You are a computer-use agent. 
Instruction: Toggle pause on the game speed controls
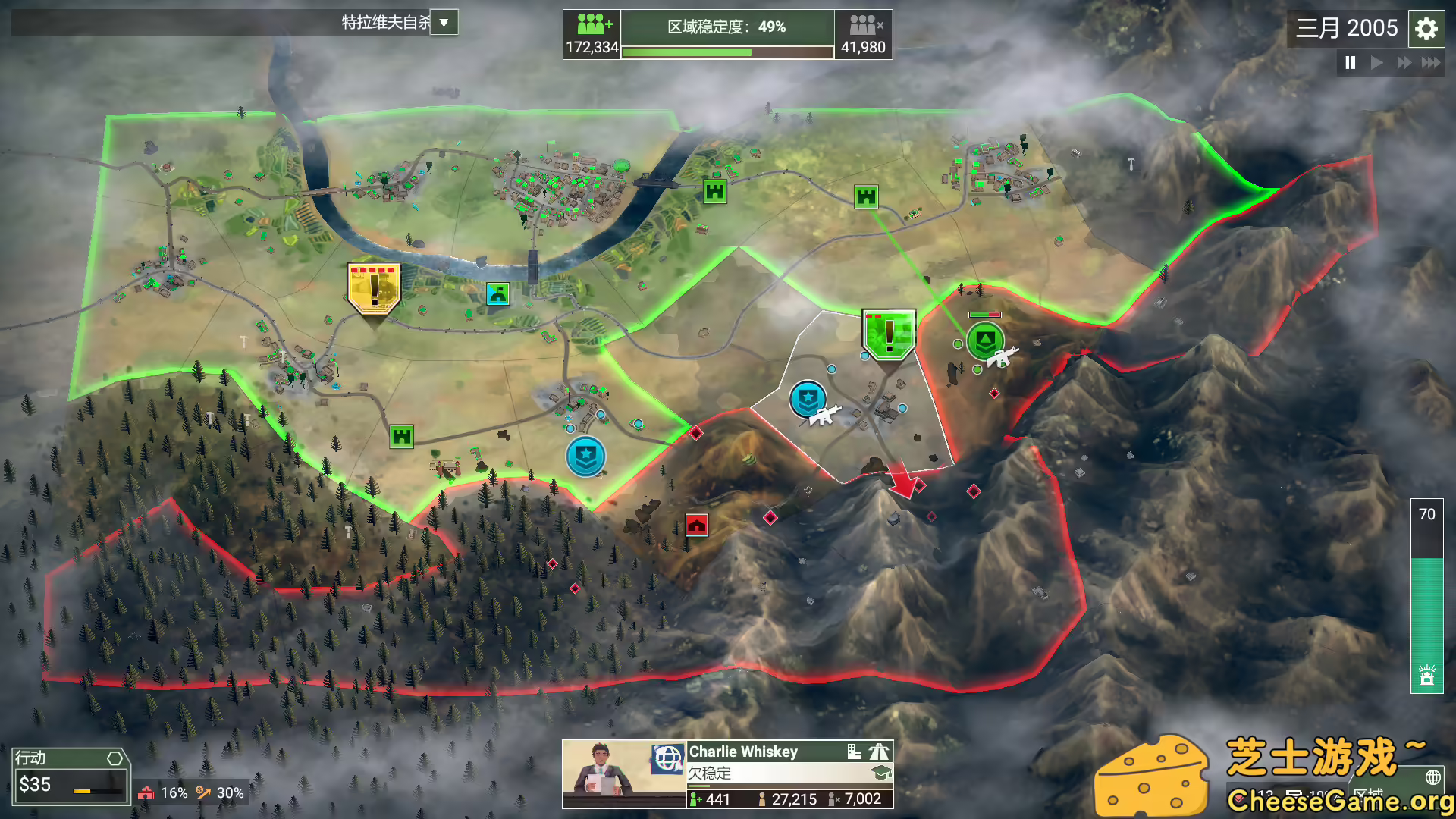point(1350,63)
